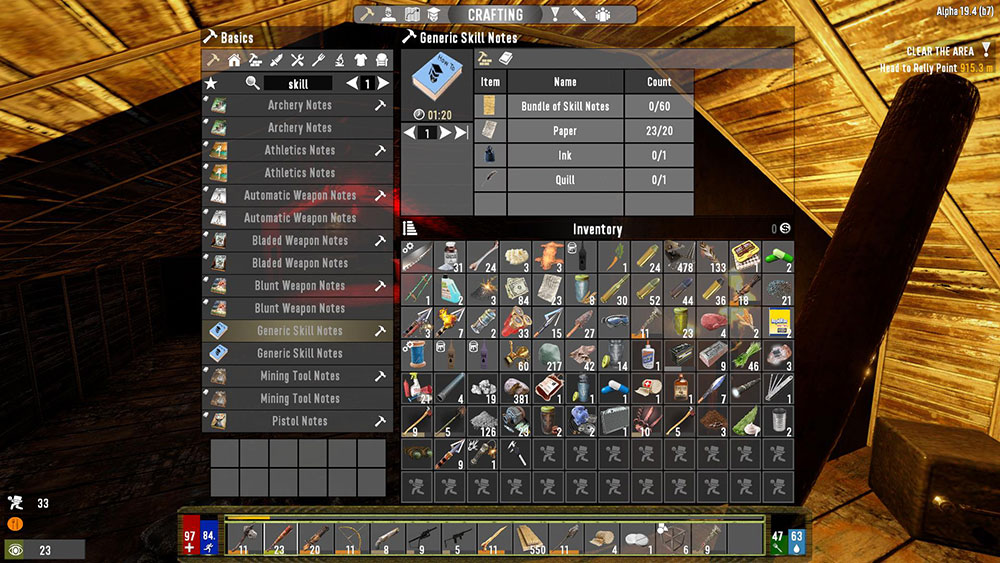The height and width of the screenshot is (563, 1000).
Task: Select the house building category
Action: [233, 61]
